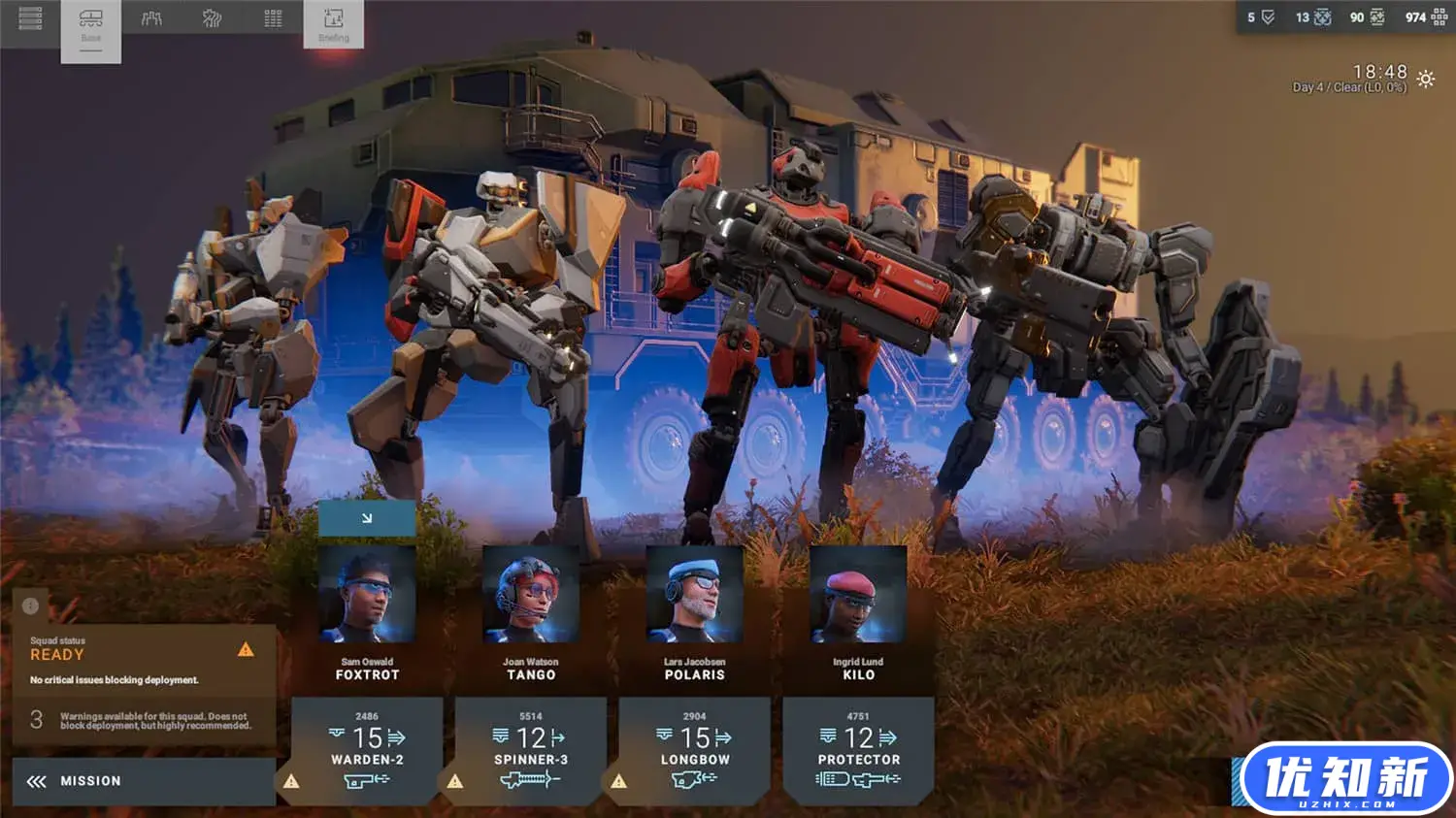
Task: Select pilot Lars Jacobsen portrait
Action: (695, 594)
